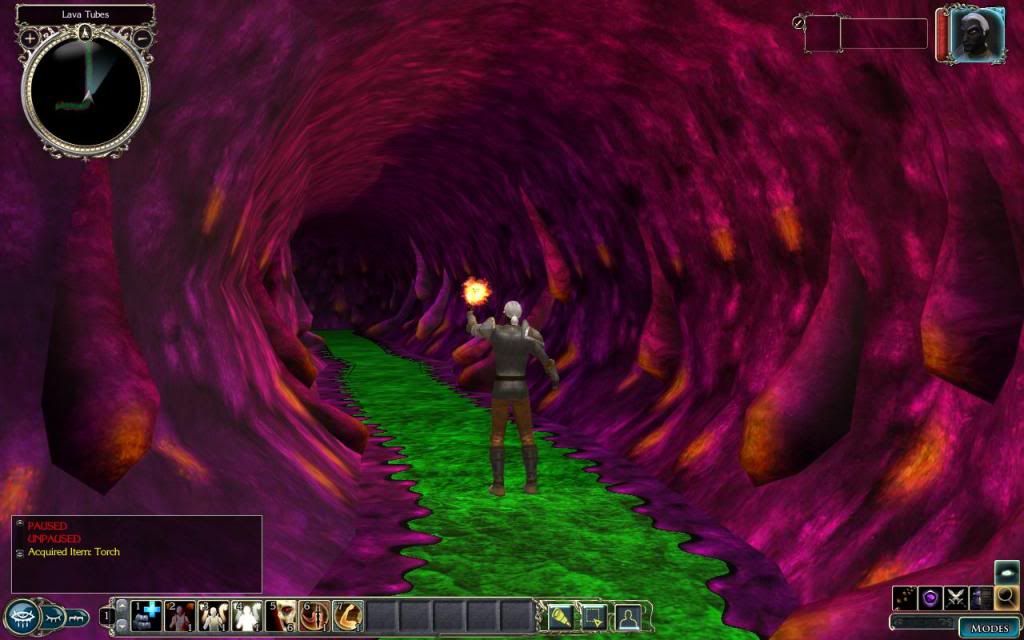This screenshot has height=640, width=1024.
Task: Use hotbar slot 5 face ability
Action: [281, 616]
